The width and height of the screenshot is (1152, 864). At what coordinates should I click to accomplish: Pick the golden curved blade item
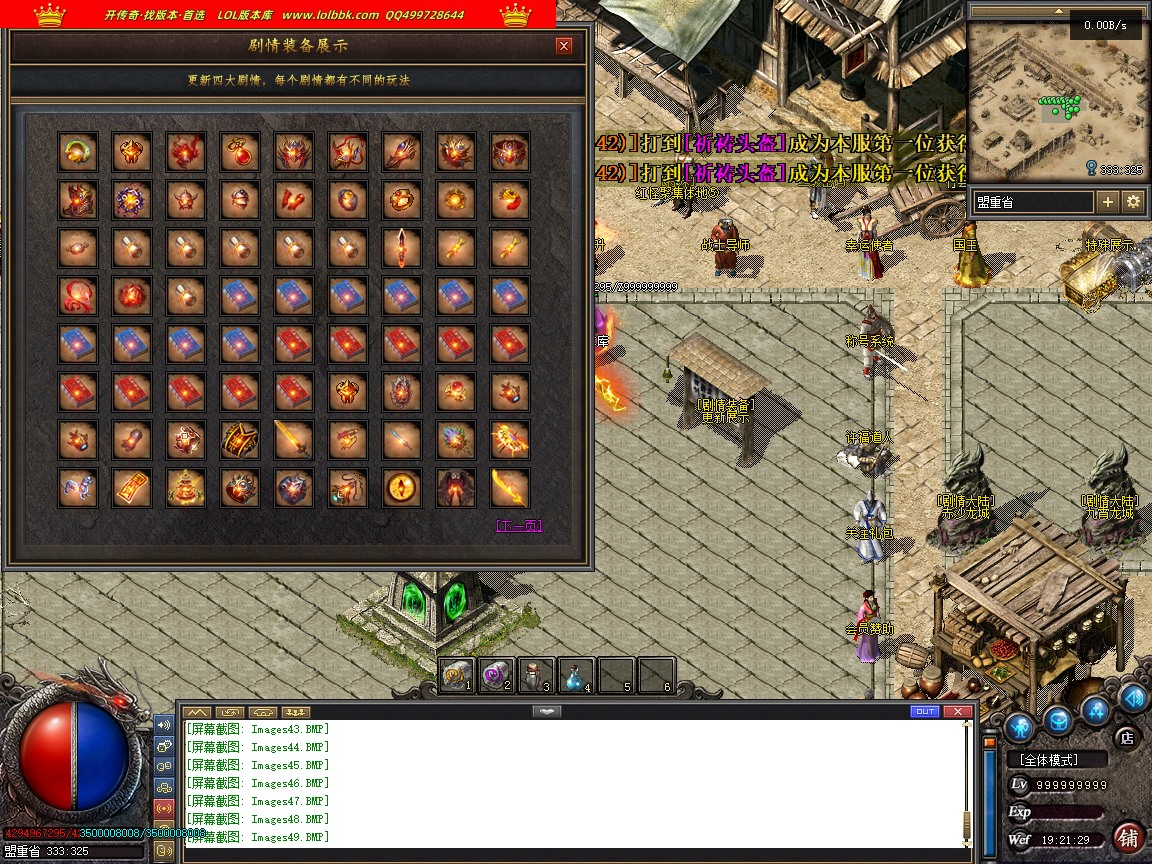click(x=510, y=488)
